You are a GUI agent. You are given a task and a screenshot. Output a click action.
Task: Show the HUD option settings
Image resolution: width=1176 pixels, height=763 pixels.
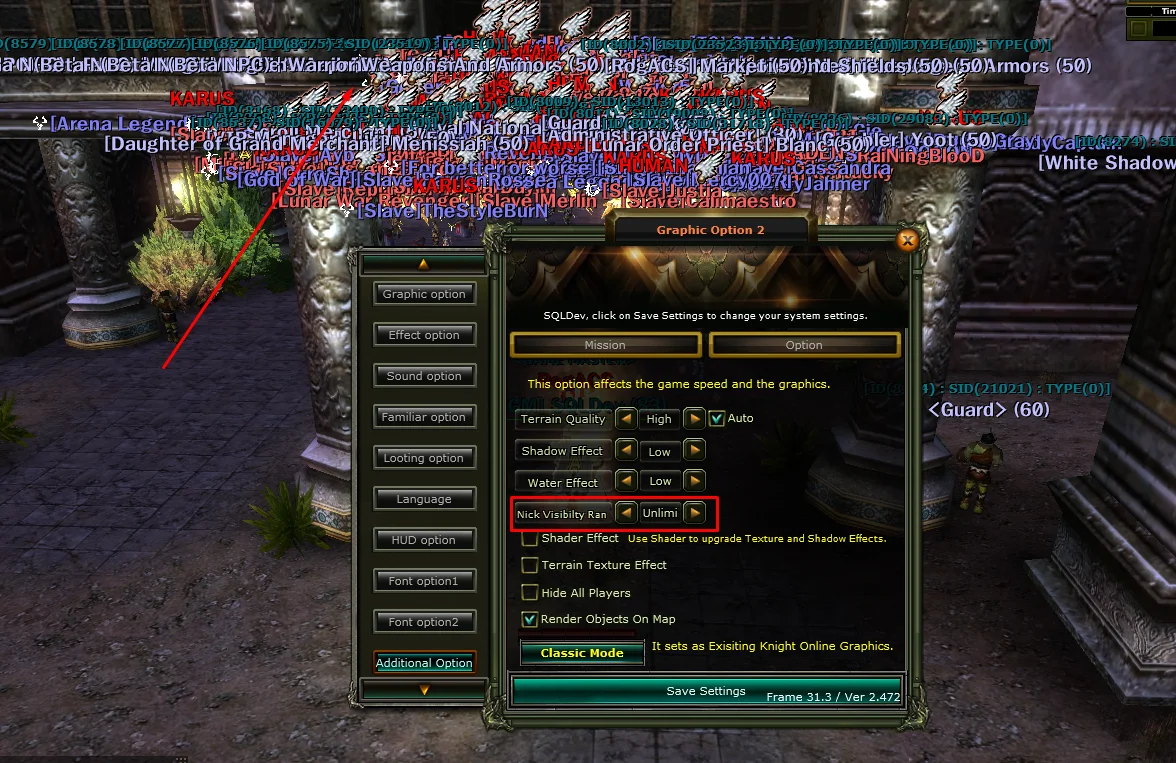tap(424, 540)
